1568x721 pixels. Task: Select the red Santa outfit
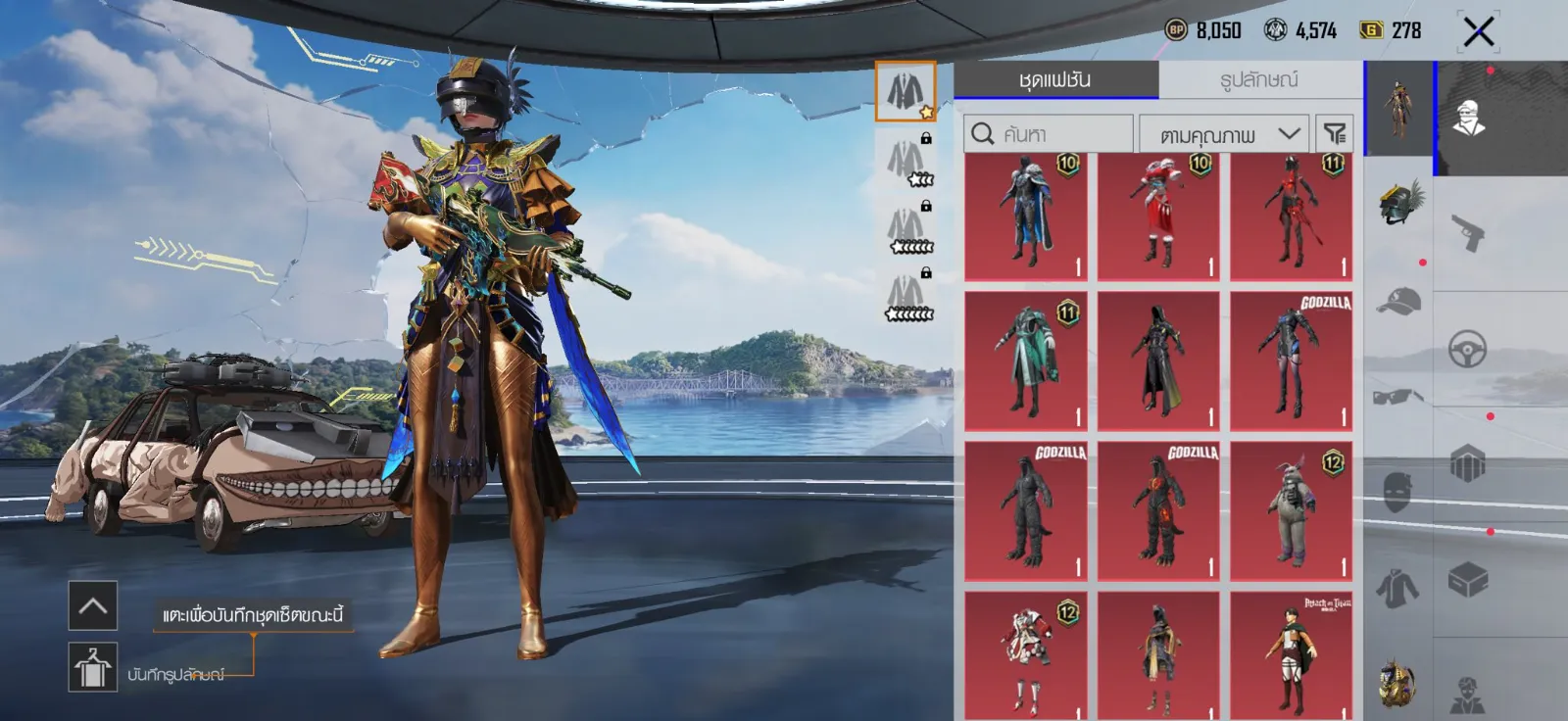[1158, 217]
